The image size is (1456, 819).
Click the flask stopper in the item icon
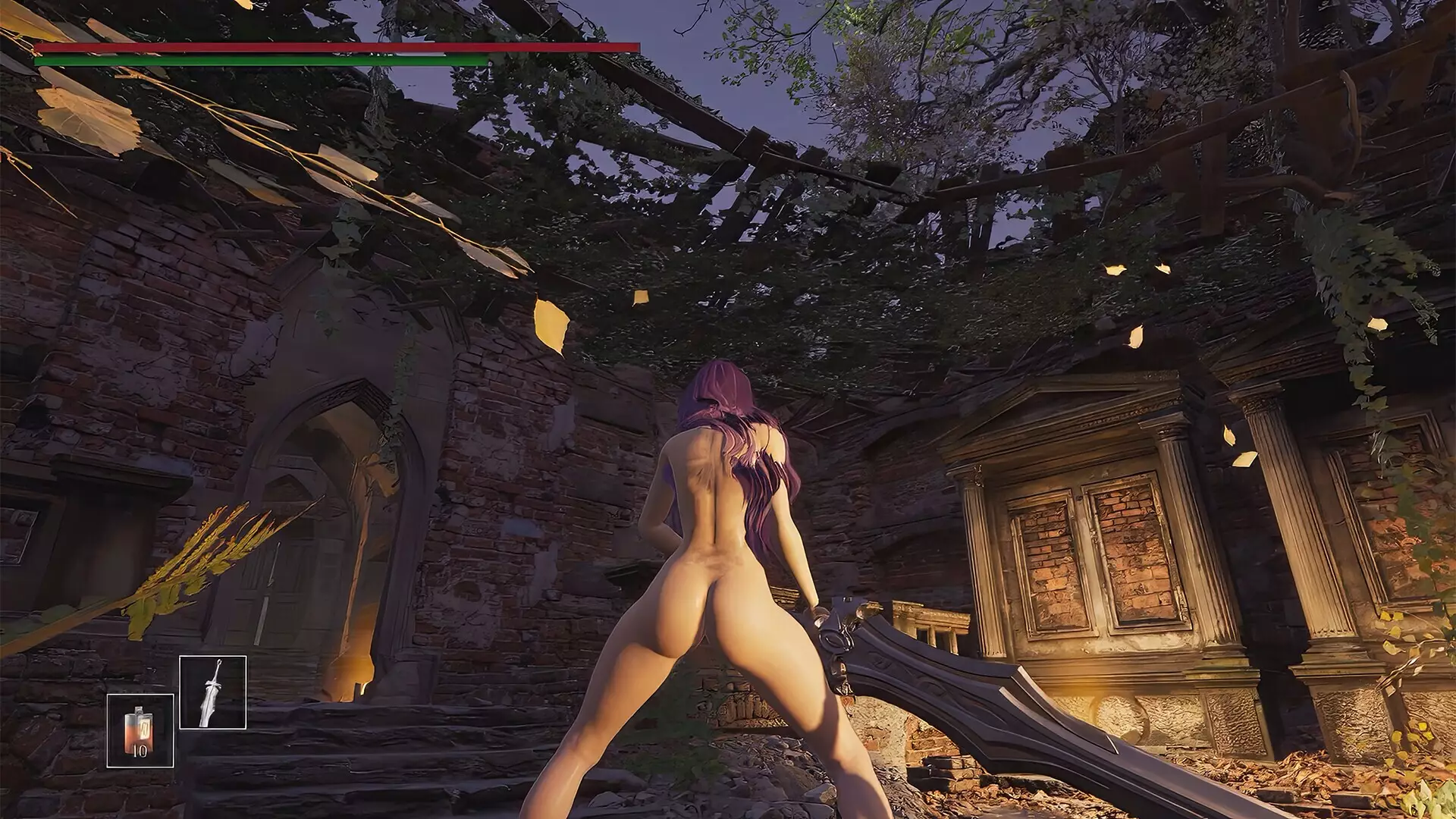click(x=139, y=709)
